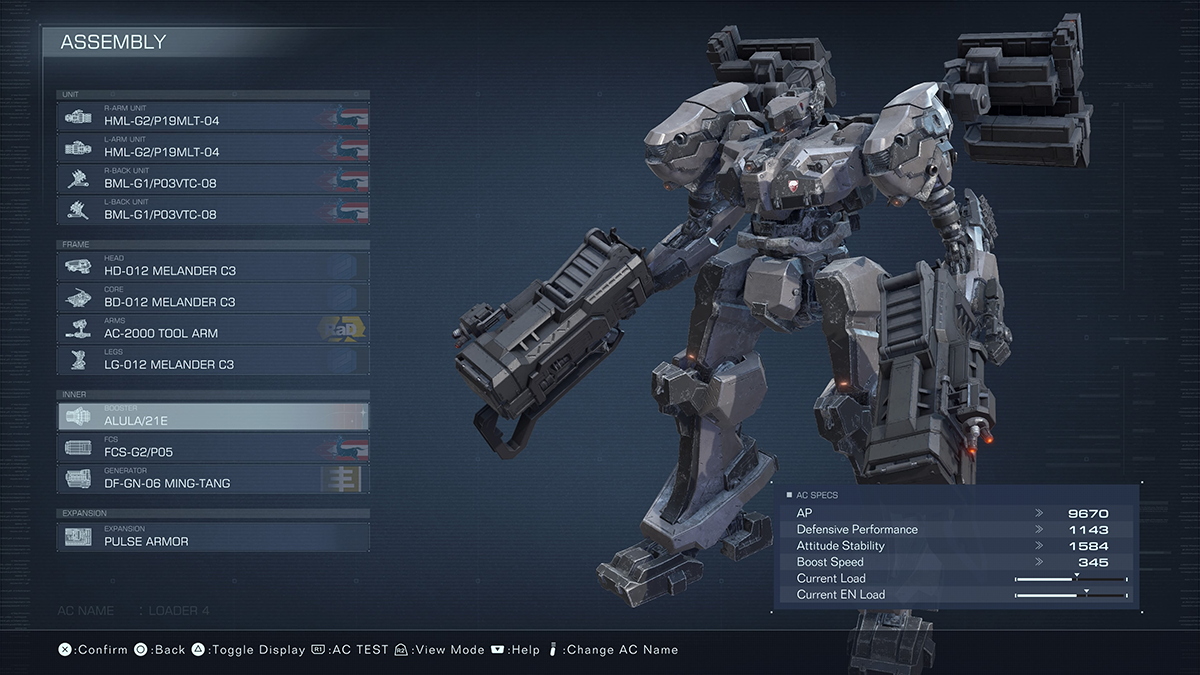
Task: Change the AC-2000 Tool Arm arms part
Action: tap(213, 328)
